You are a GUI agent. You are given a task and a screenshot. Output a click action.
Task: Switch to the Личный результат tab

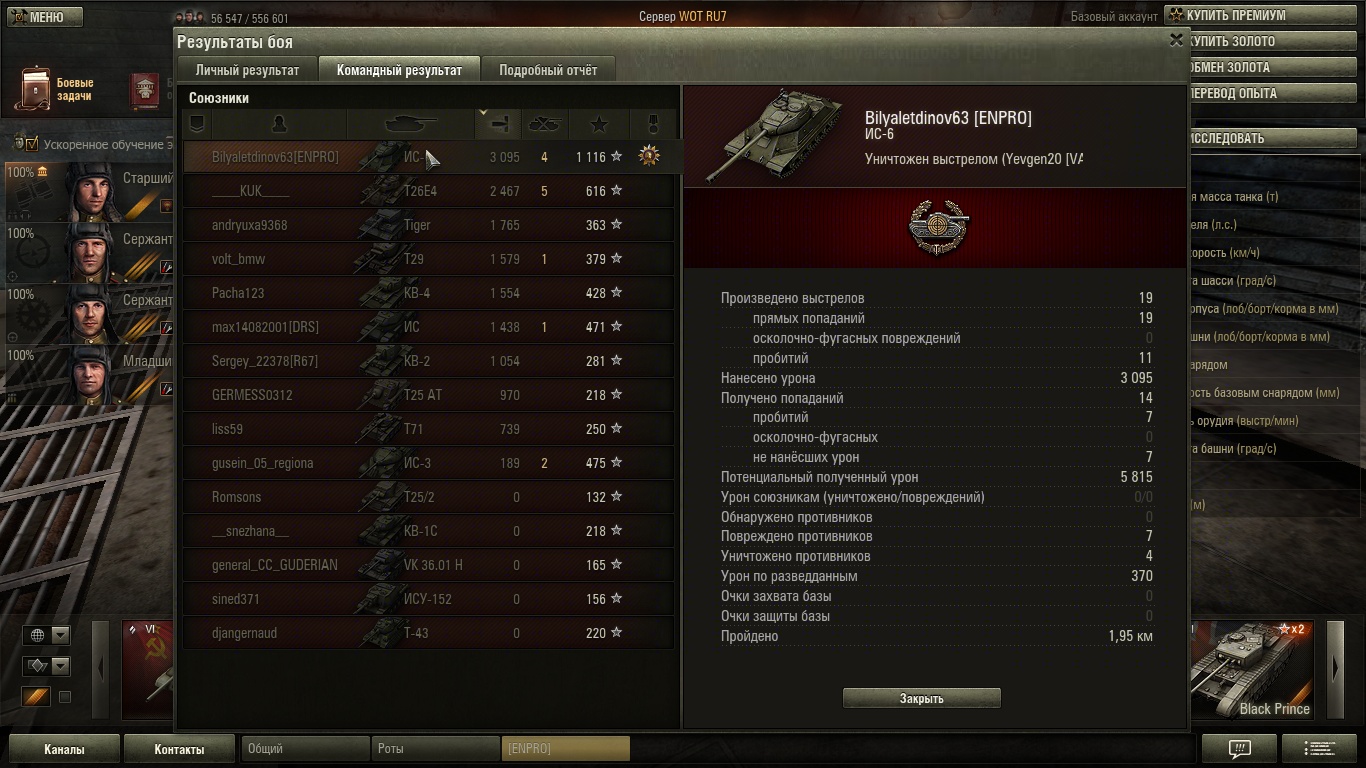(247, 70)
